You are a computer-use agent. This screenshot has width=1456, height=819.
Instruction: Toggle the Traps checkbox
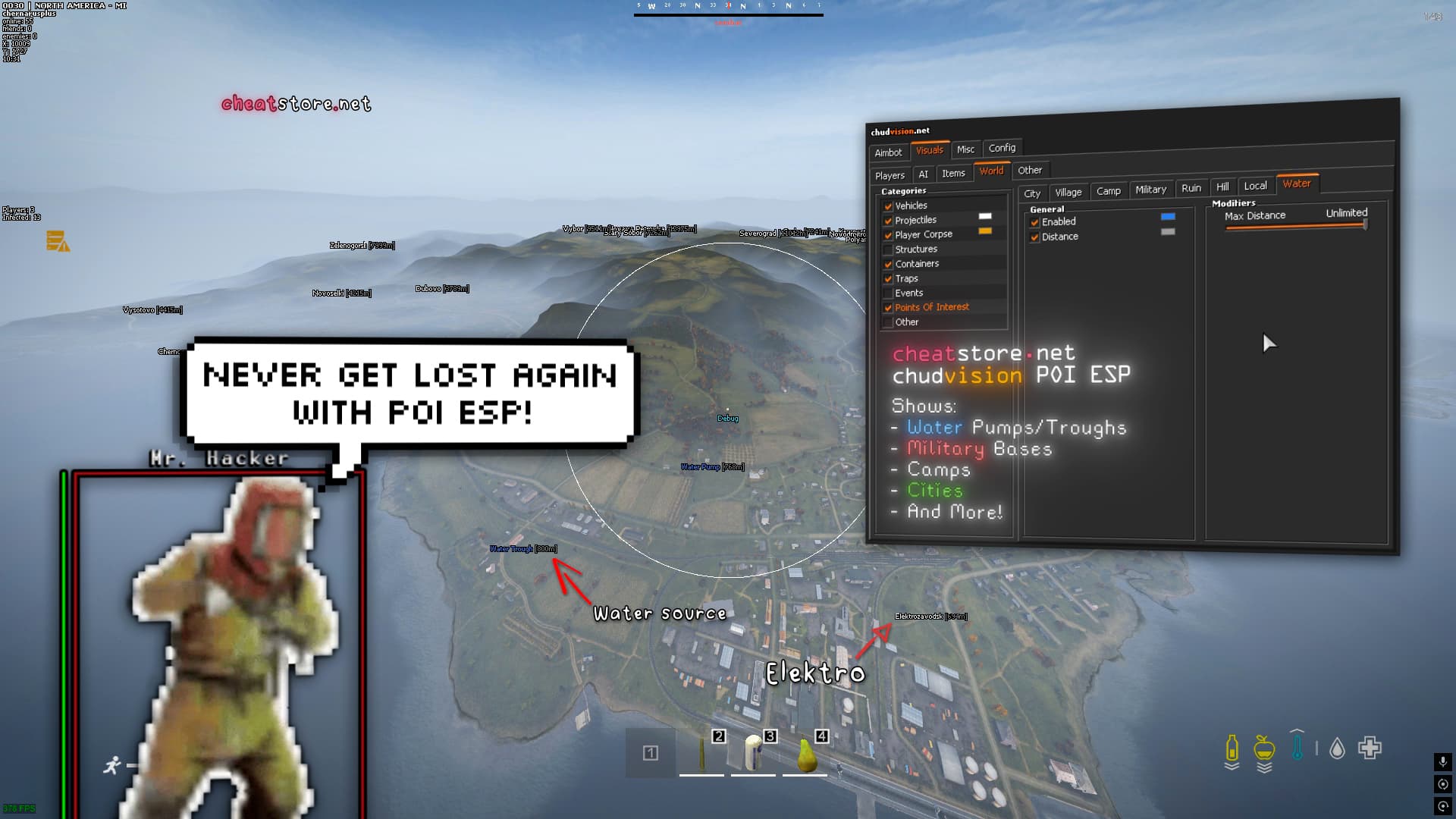[x=889, y=278]
